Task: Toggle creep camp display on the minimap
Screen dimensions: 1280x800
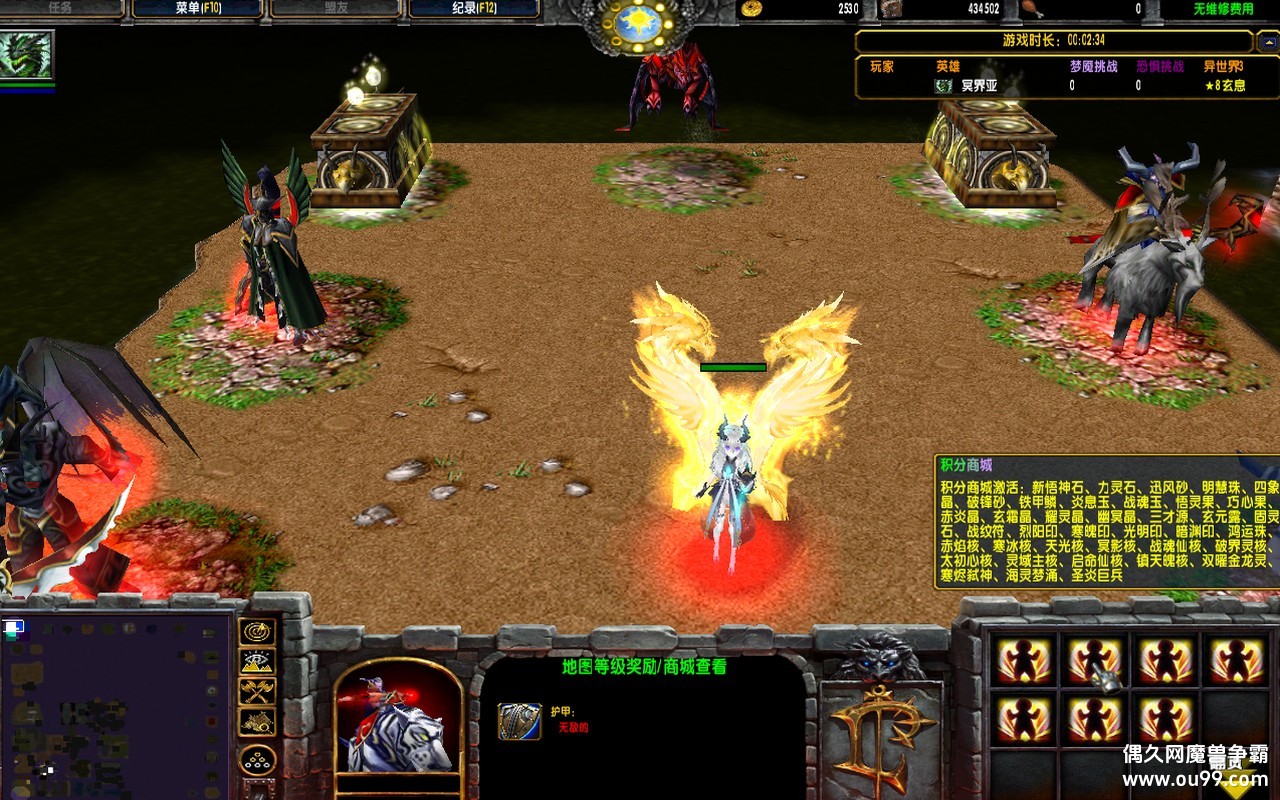Action: tap(257, 722)
